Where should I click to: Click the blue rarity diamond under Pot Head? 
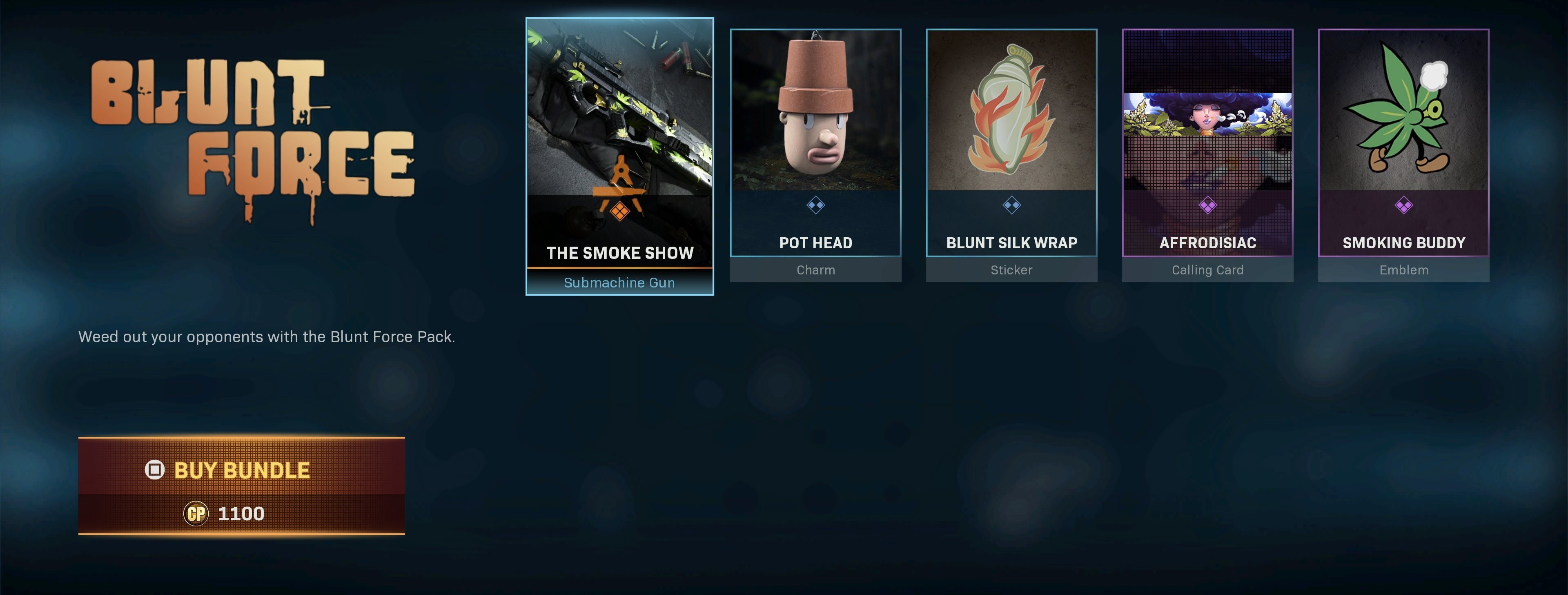[816, 206]
